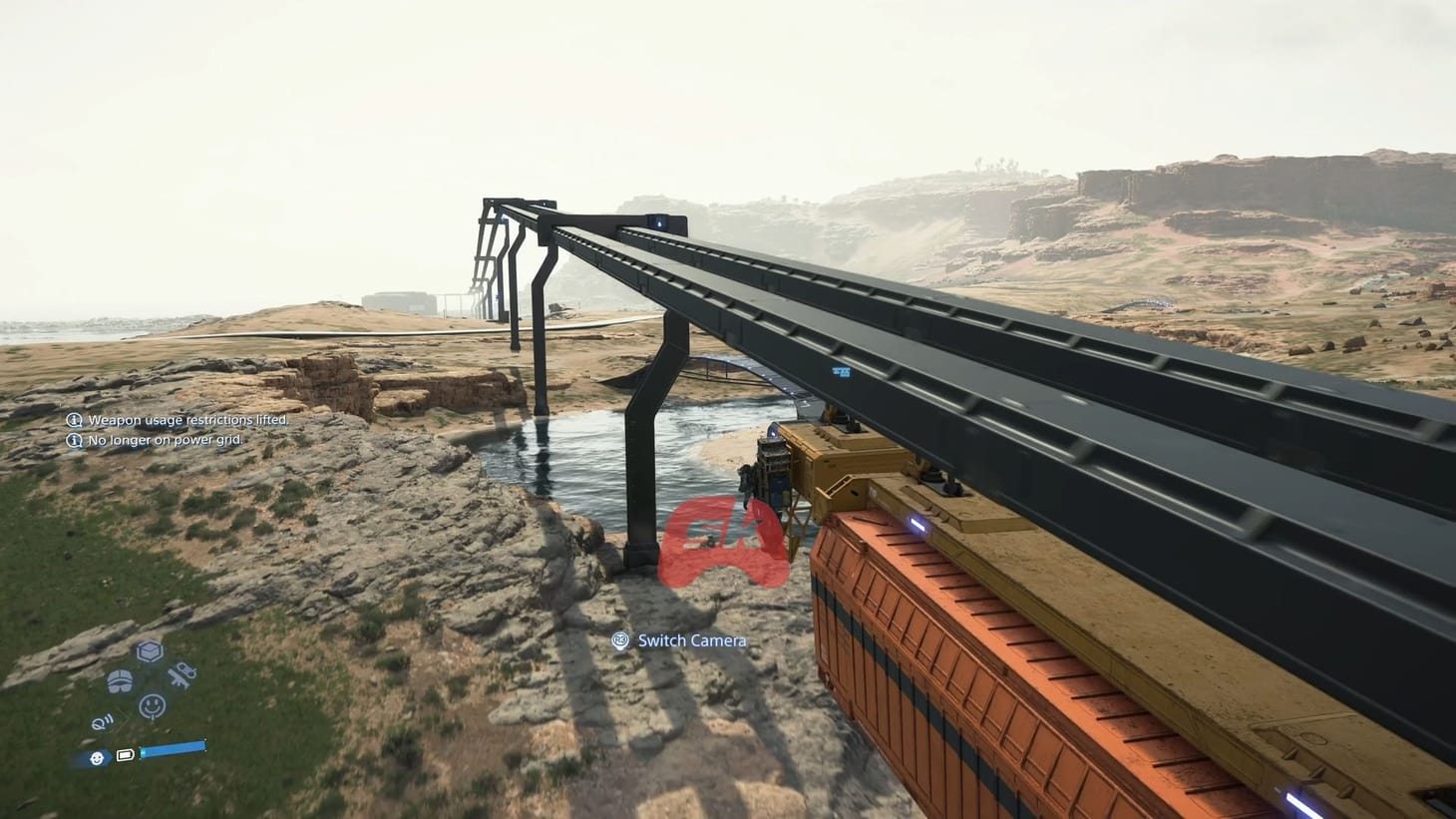Click the info icon beside power grid message
Viewport: 1456px width, 819px height.
(x=72, y=439)
